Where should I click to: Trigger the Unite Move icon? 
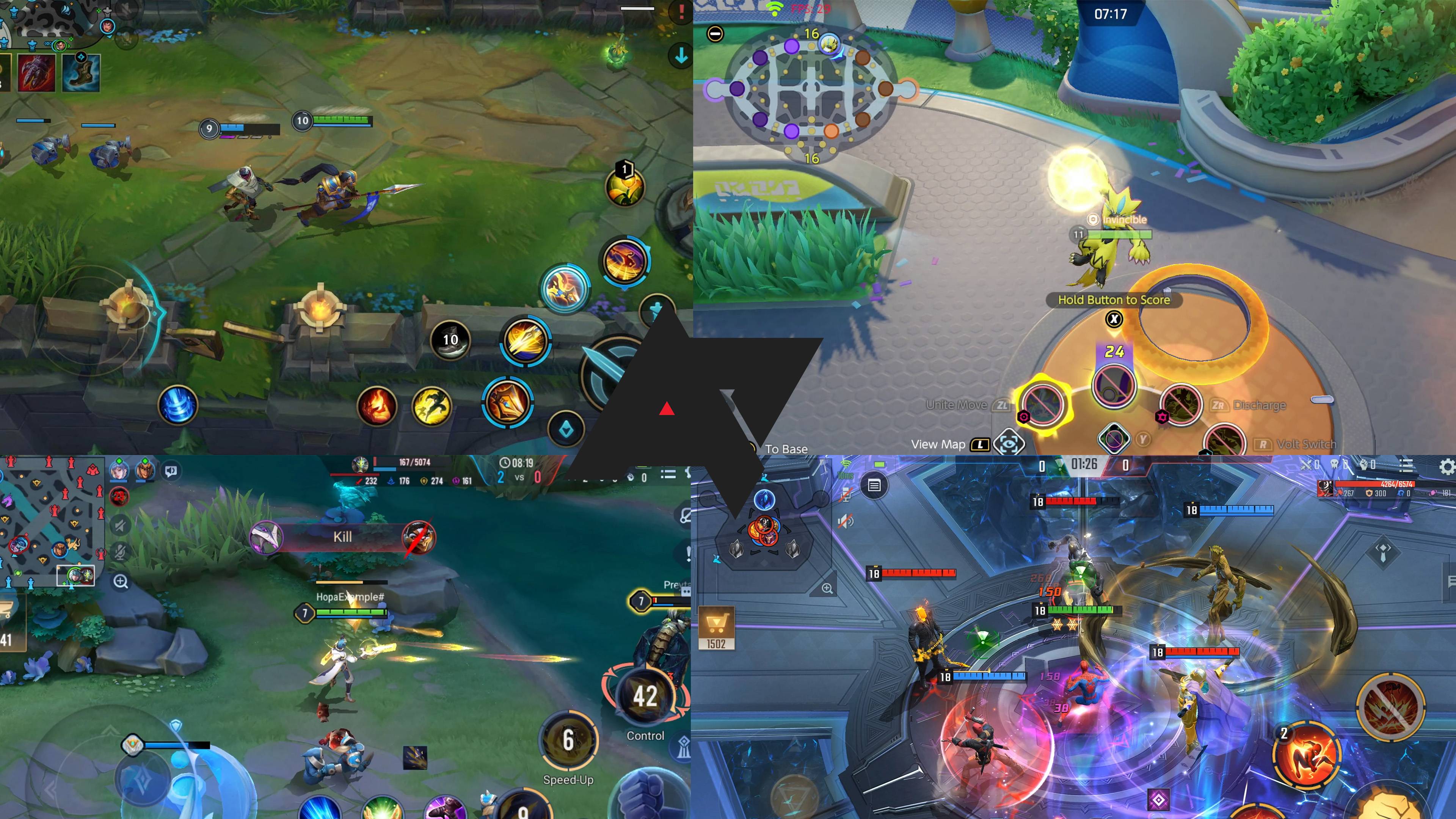click(x=1043, y=405)
